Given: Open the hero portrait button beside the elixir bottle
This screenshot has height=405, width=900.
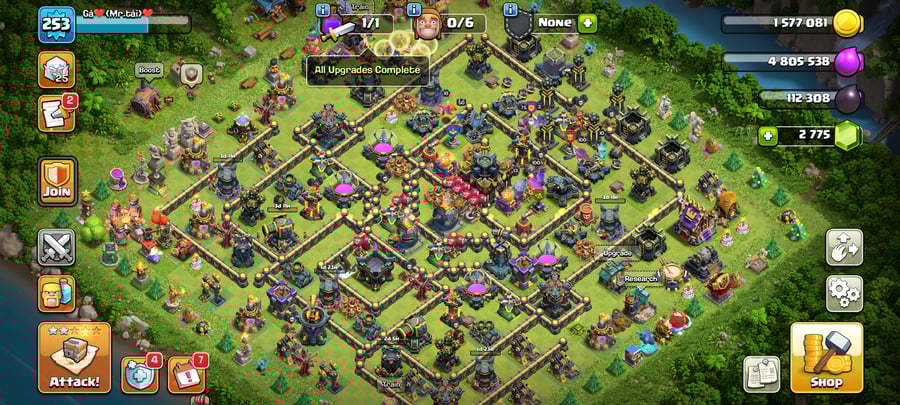Looking at the screenshot, I should (57, 293).
